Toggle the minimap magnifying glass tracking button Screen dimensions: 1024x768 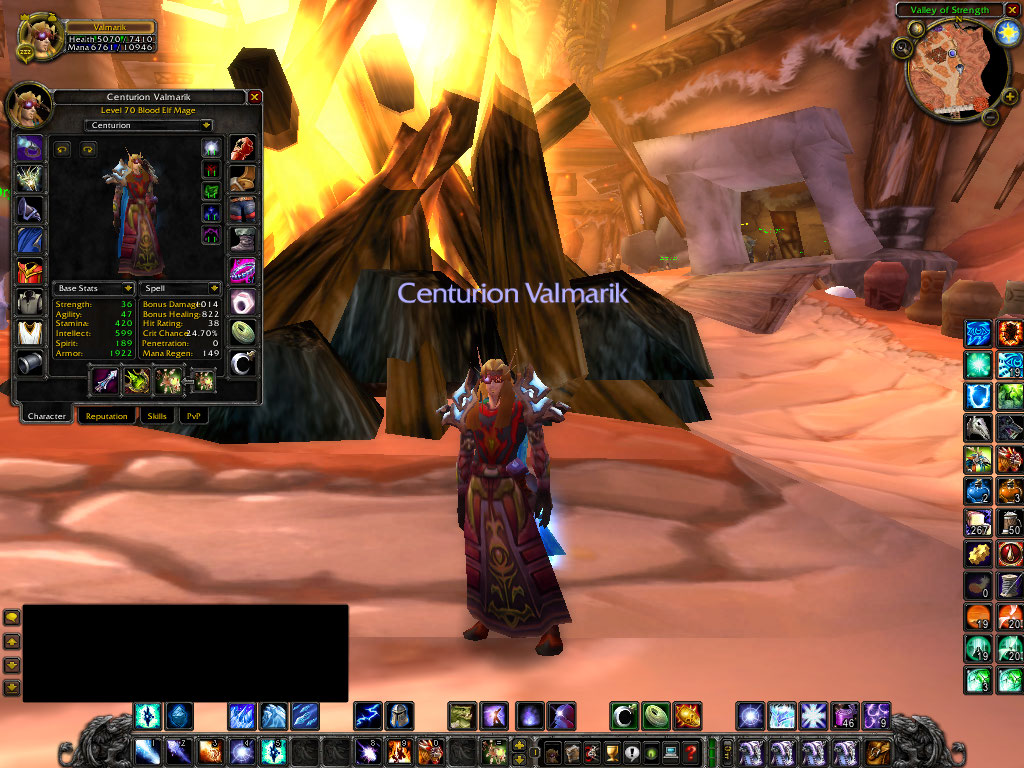902,47
